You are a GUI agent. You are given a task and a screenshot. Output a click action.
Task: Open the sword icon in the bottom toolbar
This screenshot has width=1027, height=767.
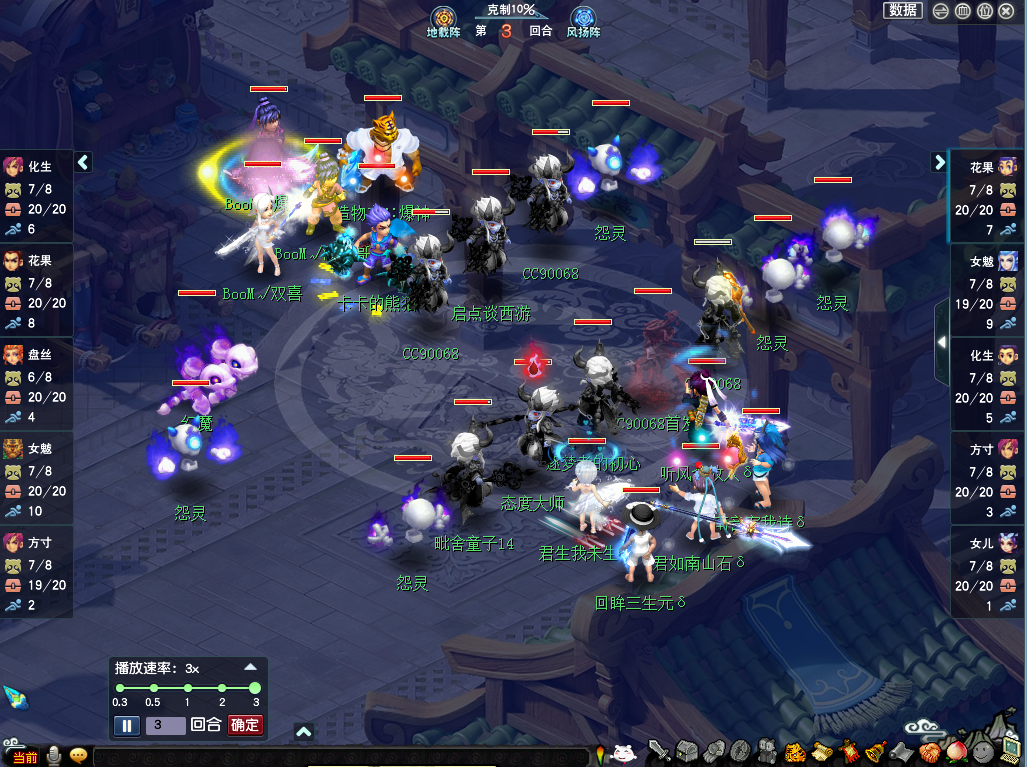[x=657, y=752]
